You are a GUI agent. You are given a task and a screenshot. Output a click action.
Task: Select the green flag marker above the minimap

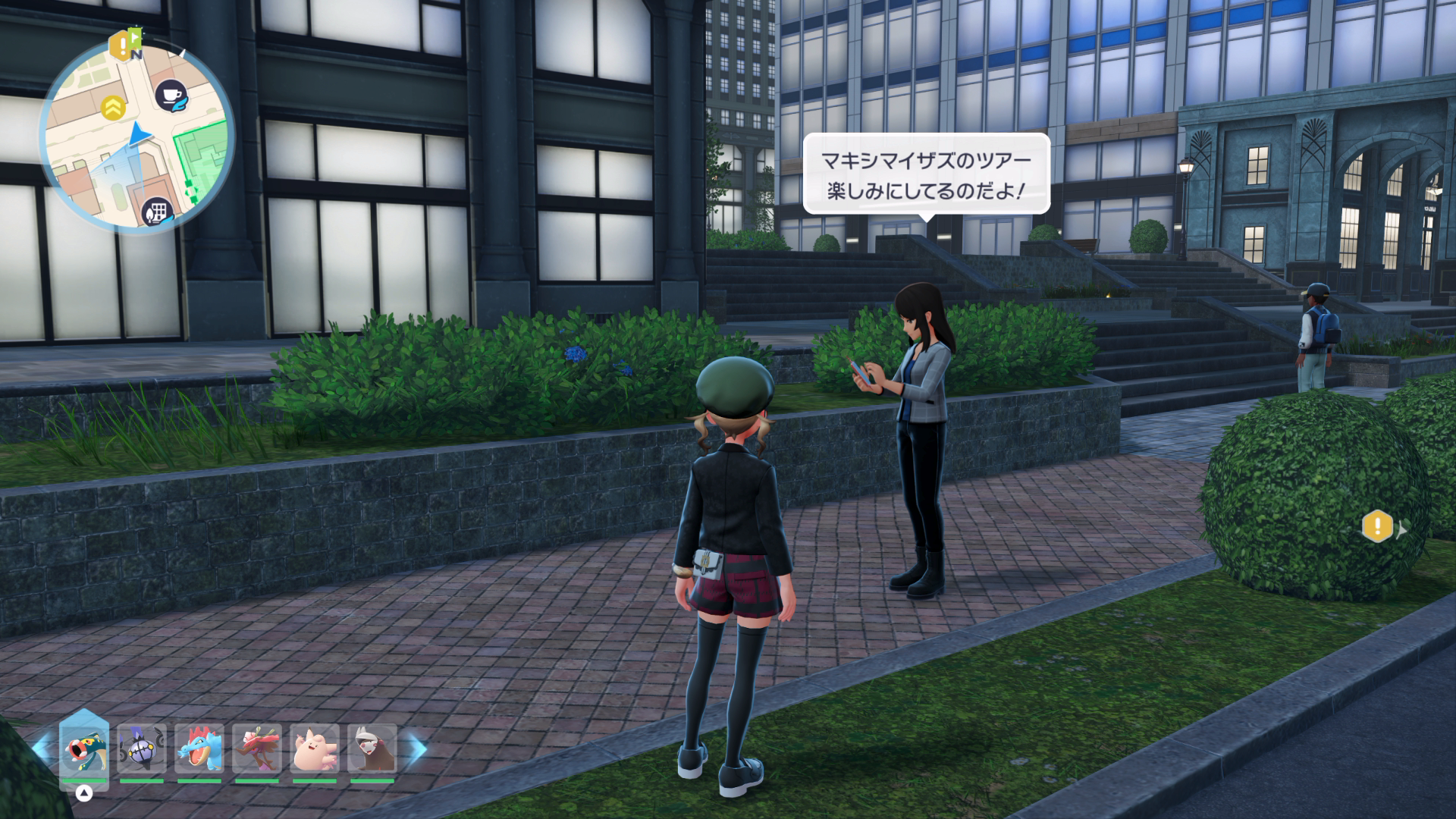(x=136, y=36)
